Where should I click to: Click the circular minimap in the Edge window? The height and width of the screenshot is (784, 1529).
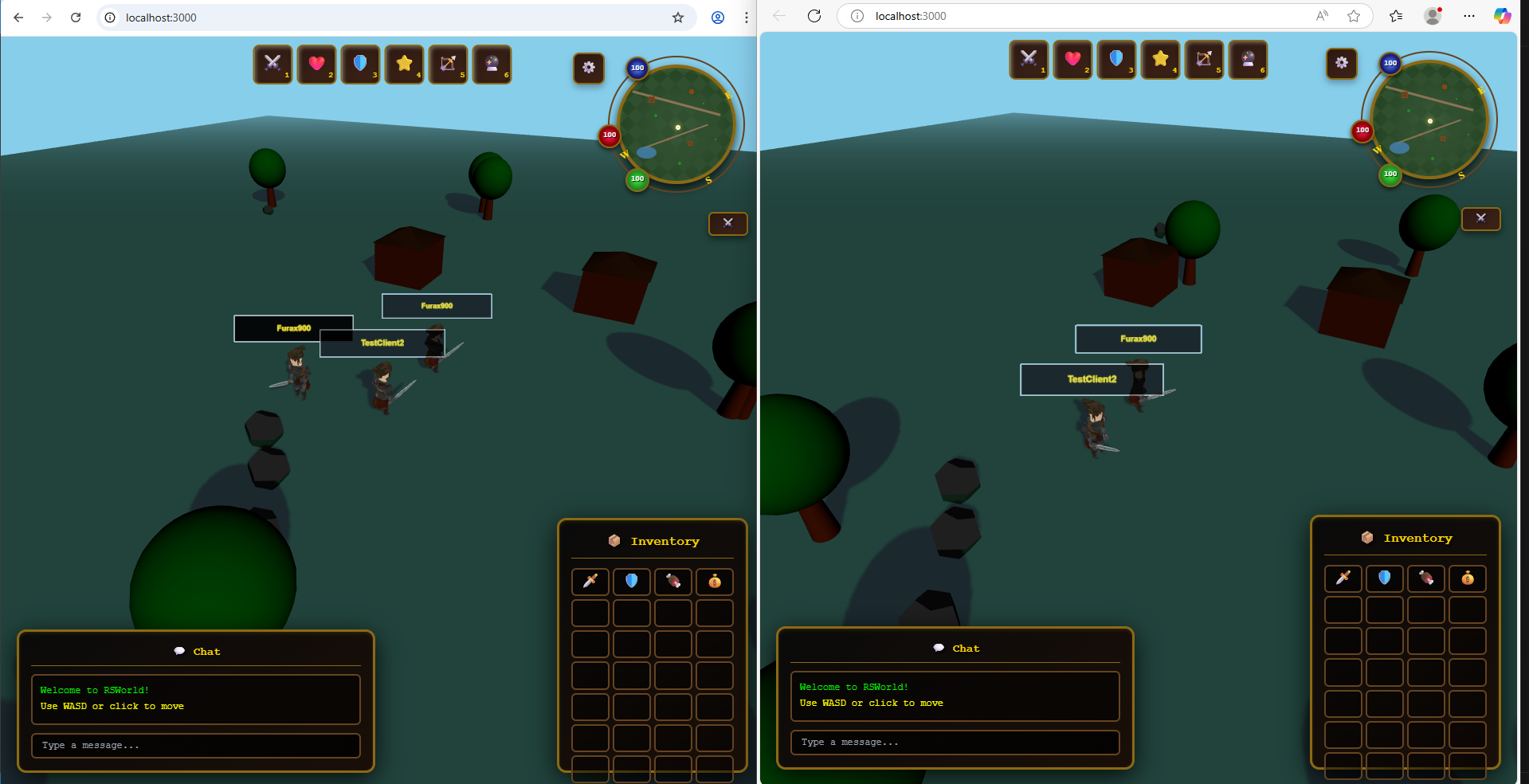pos(1429,120)
